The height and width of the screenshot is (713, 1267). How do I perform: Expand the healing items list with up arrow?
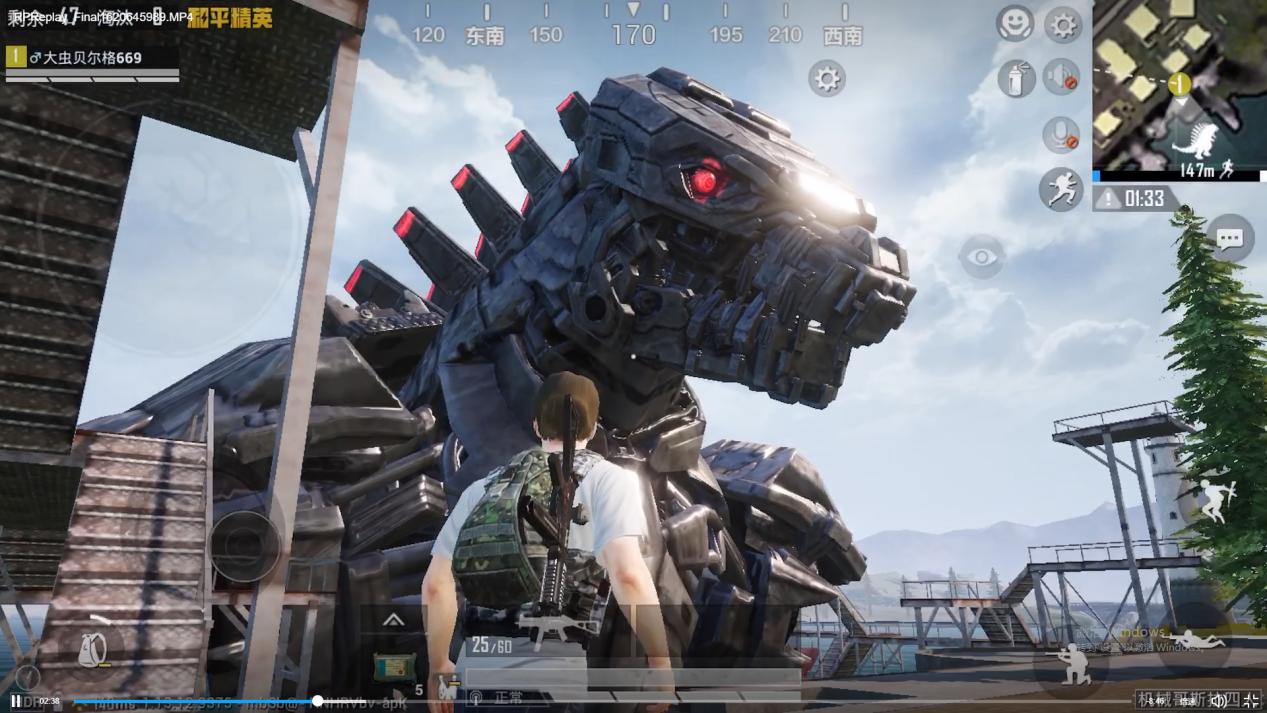click(x=393, y=621)
